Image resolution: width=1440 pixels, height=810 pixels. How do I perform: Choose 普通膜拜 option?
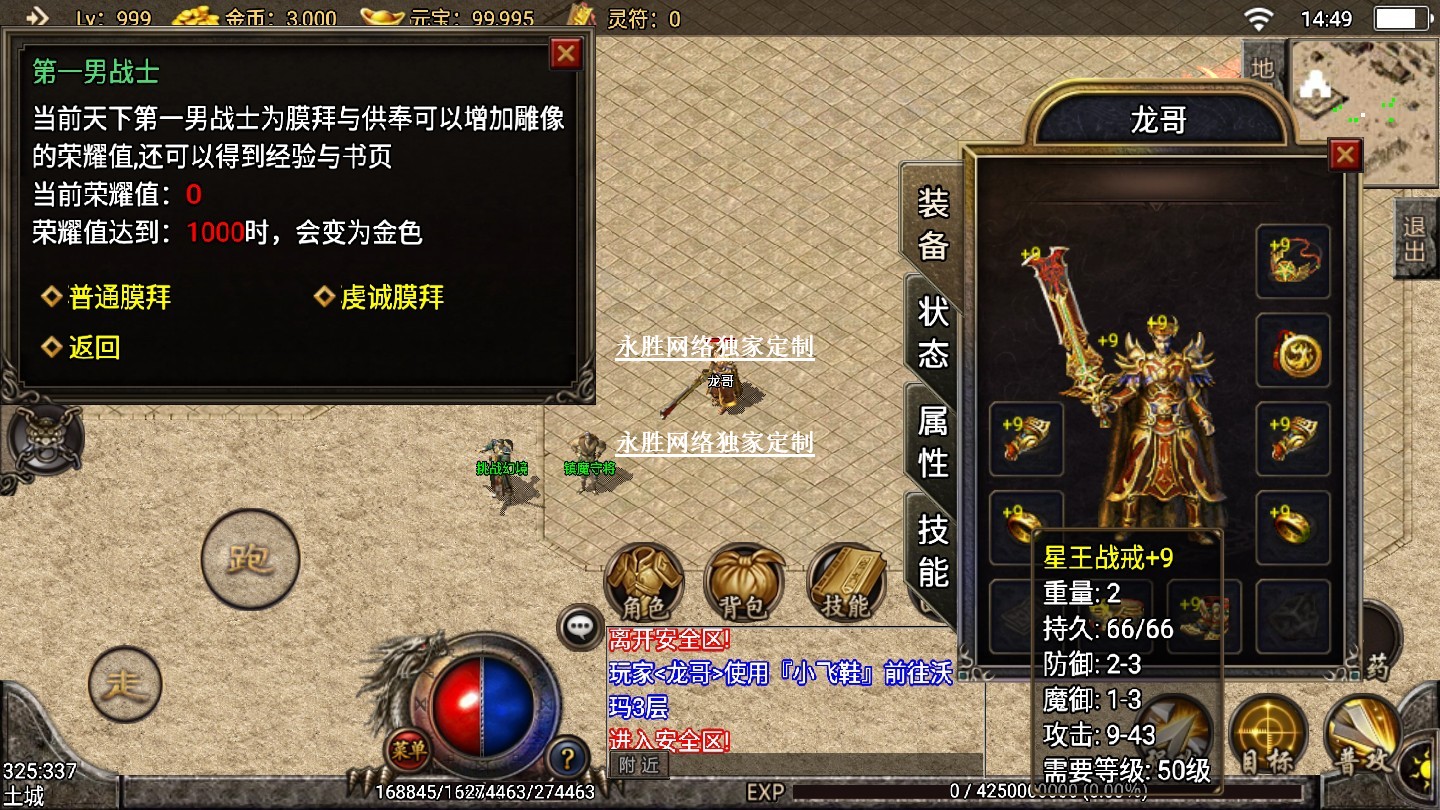(x=120, y=297)
